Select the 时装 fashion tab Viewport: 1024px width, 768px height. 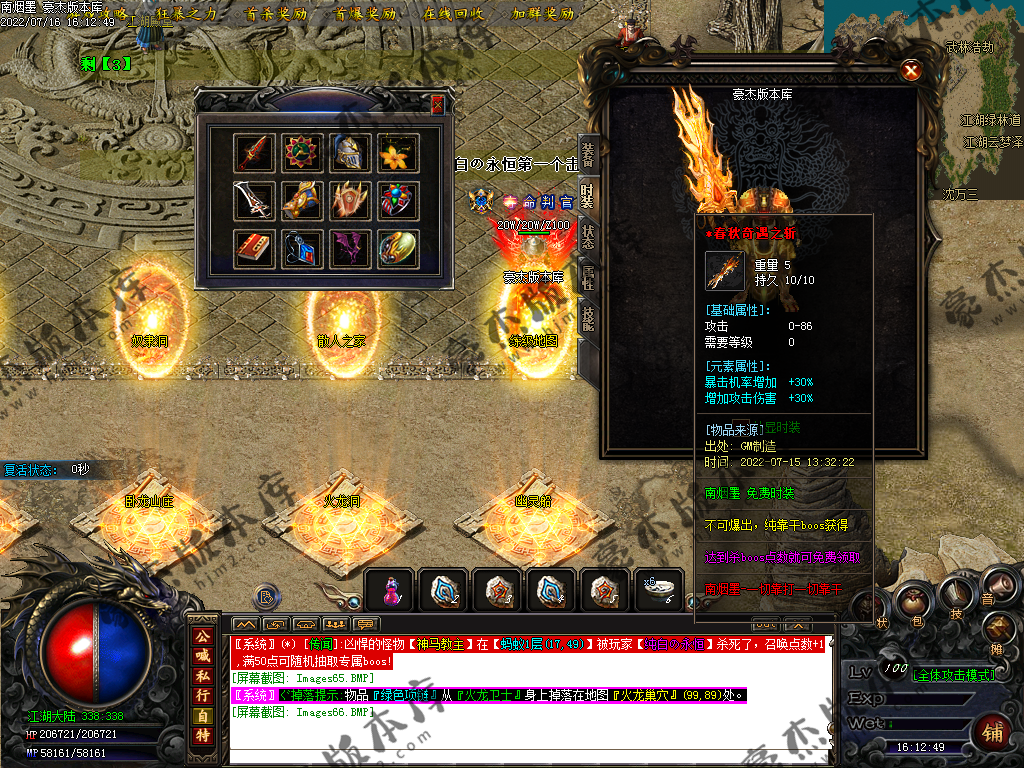click(x=588, y=194)
